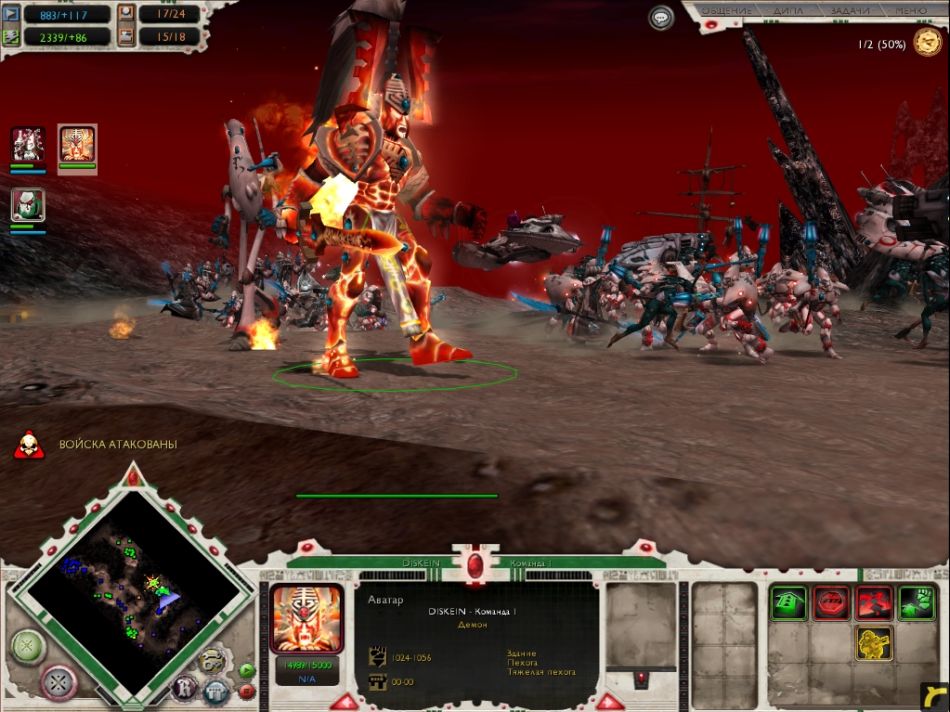950x712 pixels.
Task: Open the ДИПЛ diplomacy menu
Action: [x=788, y=10]
